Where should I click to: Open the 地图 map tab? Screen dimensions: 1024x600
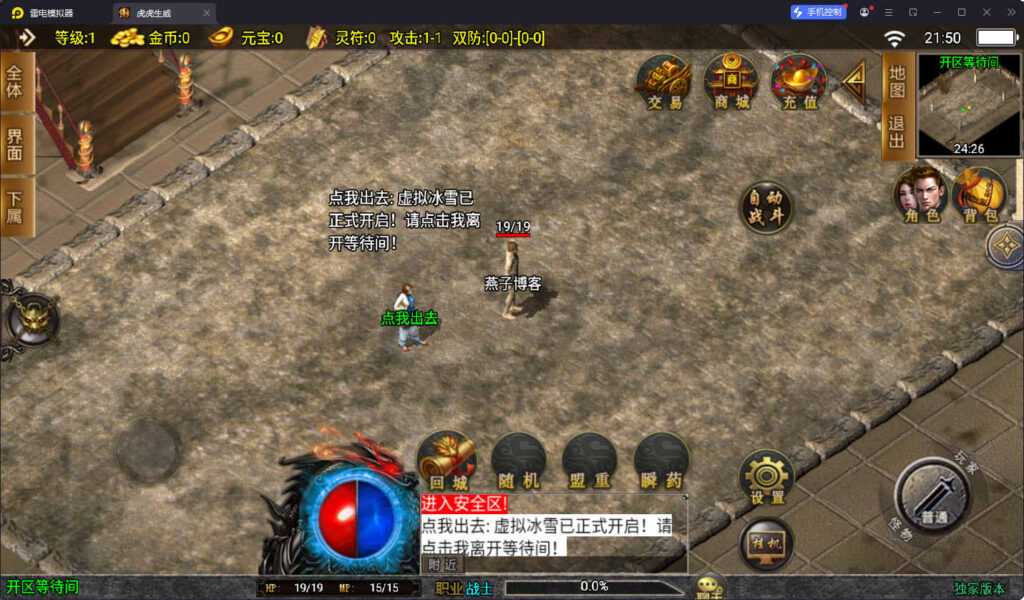pos(896,82)
